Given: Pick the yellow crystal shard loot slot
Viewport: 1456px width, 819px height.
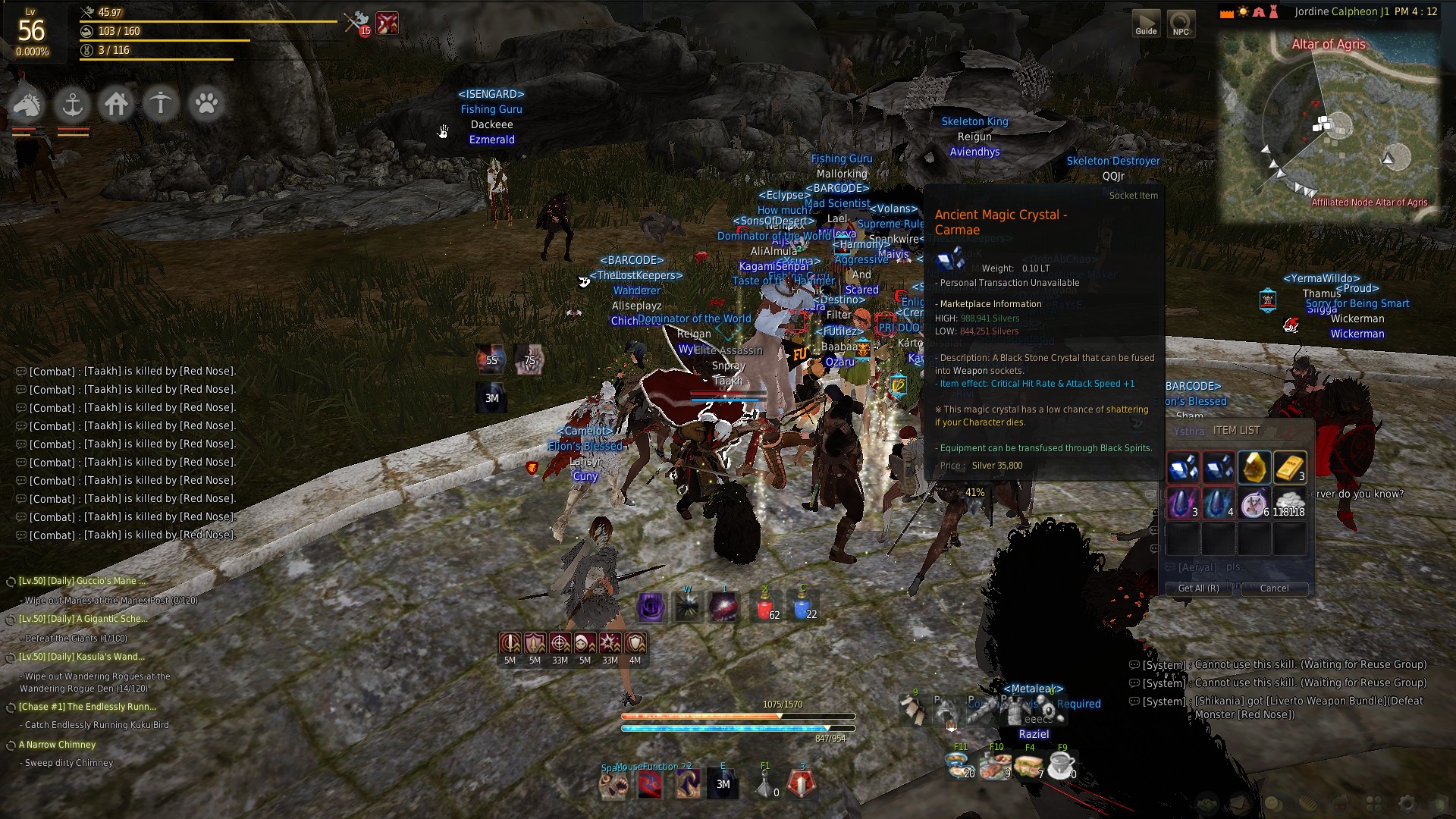Looking at the screenshot, I should 1254,467.
